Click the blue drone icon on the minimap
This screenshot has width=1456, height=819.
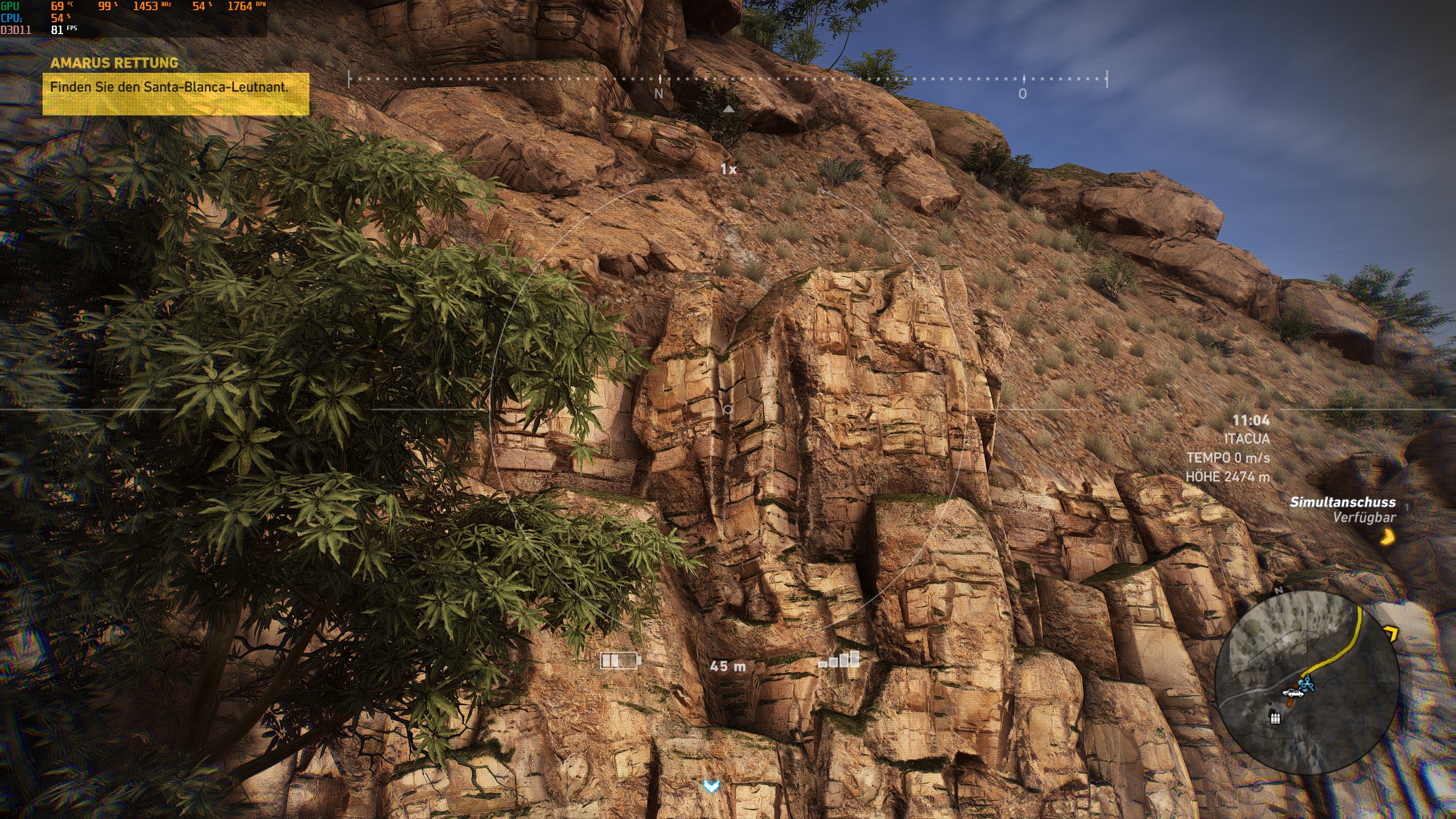[1307, 684]
